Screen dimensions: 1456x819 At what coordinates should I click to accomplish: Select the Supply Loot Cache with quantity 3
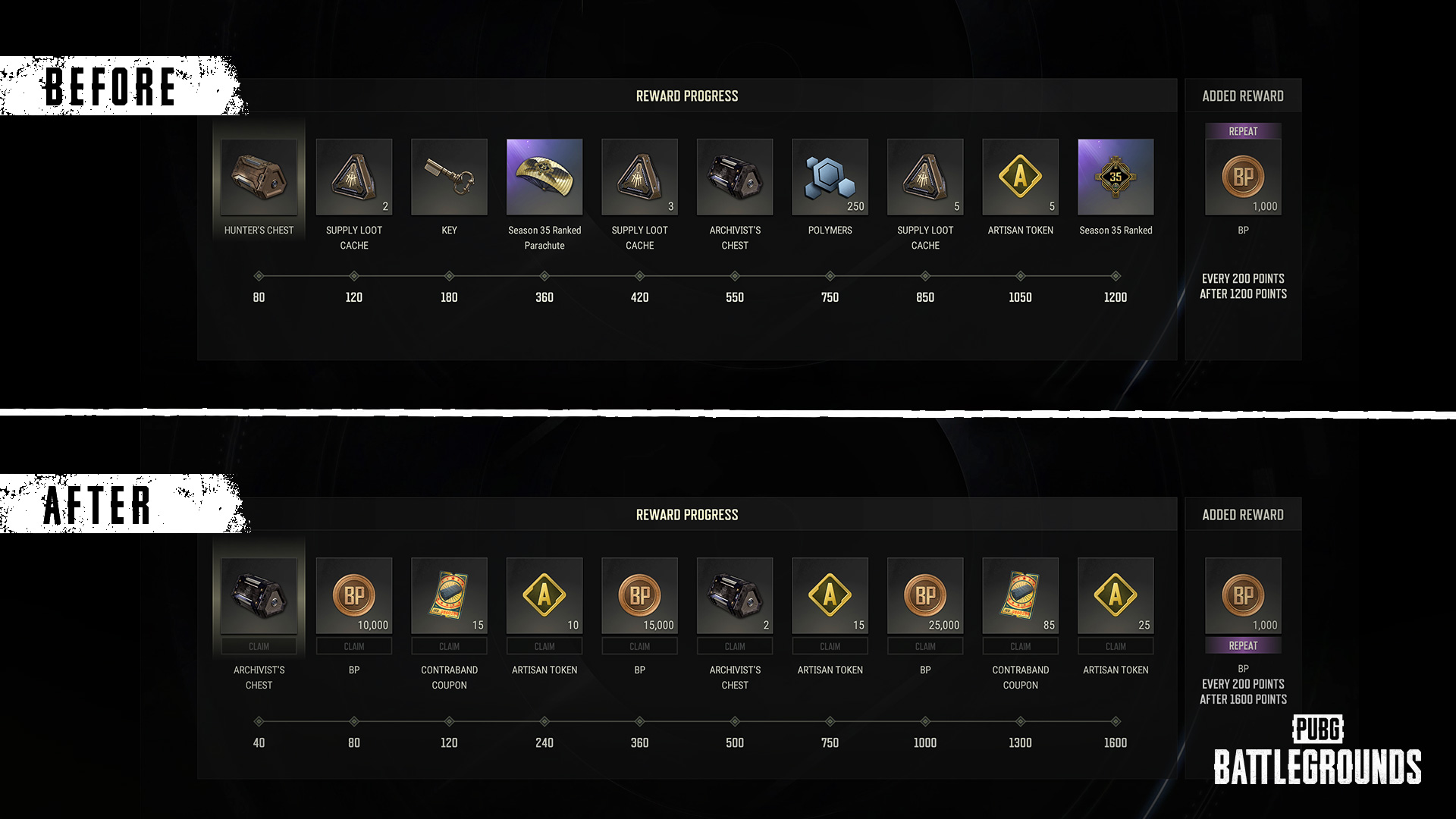point(639,177)
